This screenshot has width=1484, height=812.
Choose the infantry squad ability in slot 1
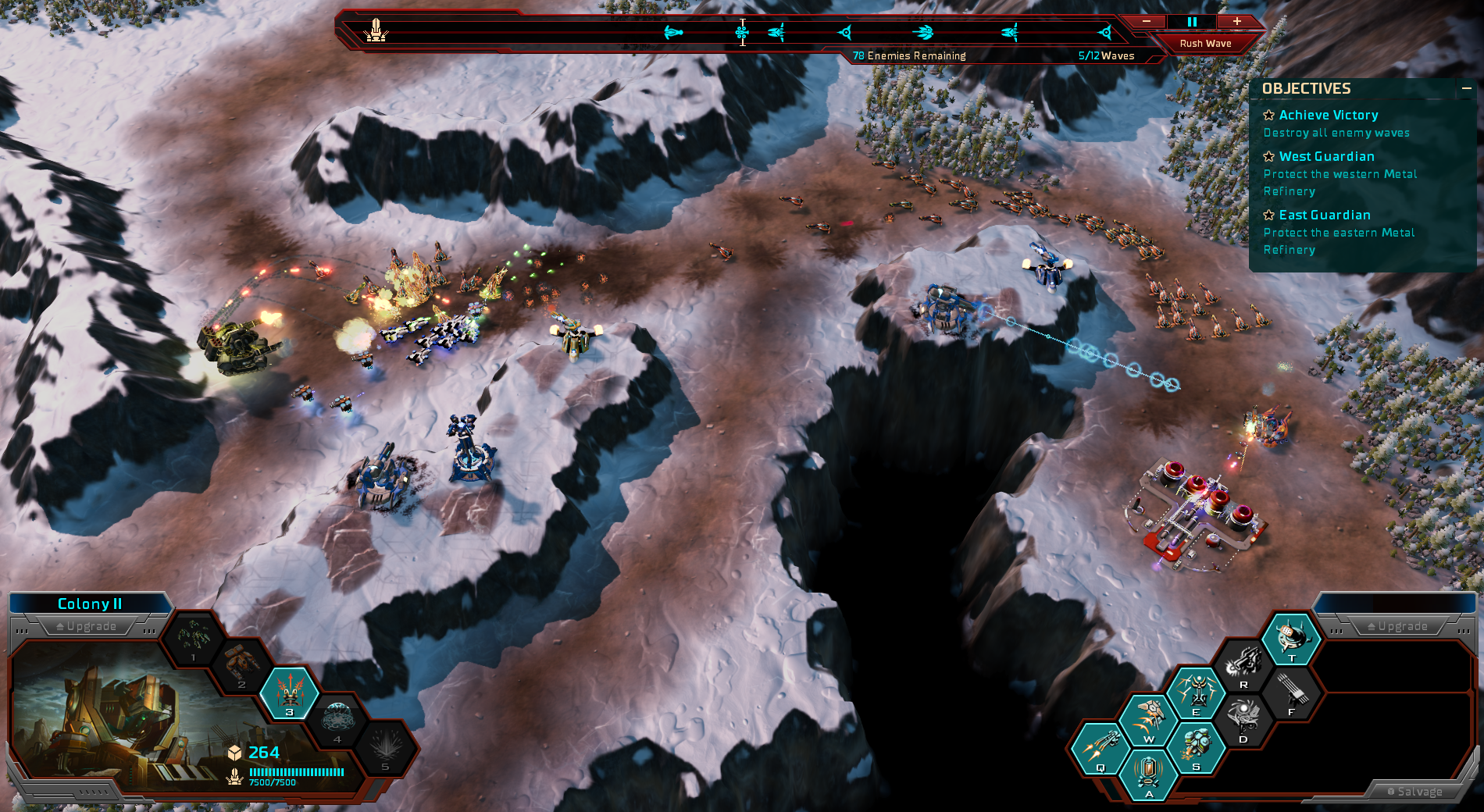[x=193, y=638]
